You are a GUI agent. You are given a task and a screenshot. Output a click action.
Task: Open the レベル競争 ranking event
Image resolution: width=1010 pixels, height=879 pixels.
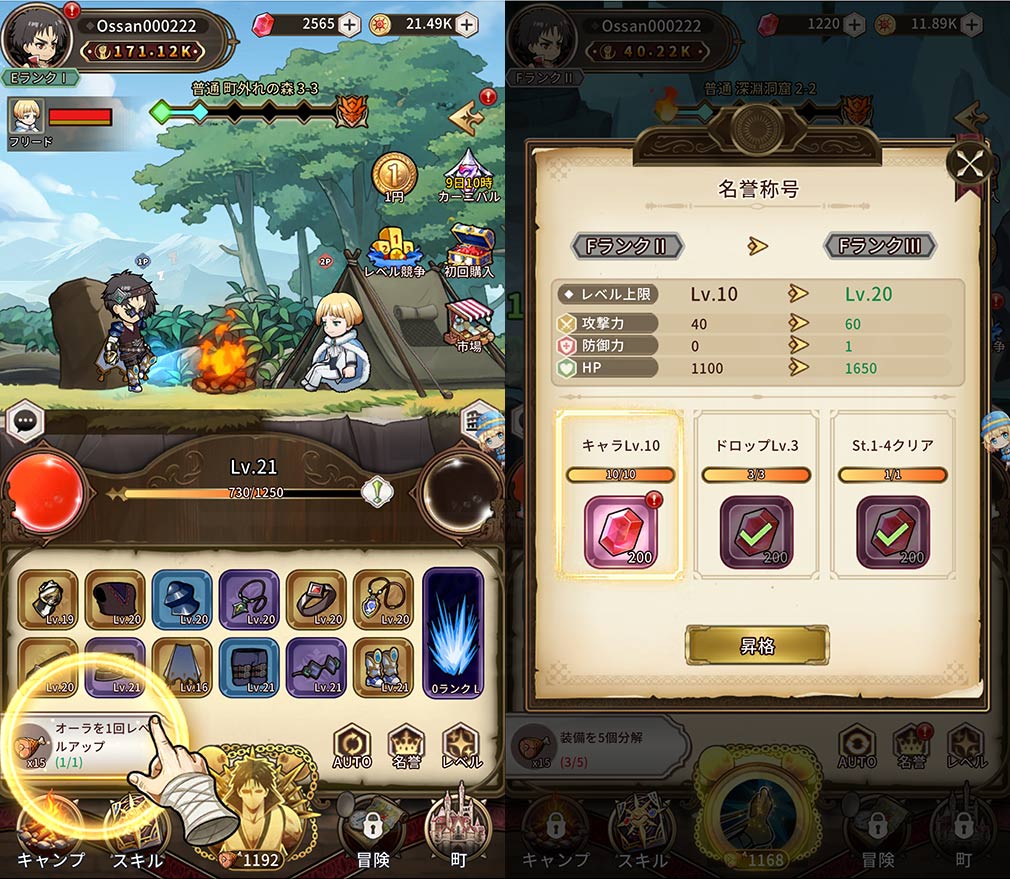[396, 253]
